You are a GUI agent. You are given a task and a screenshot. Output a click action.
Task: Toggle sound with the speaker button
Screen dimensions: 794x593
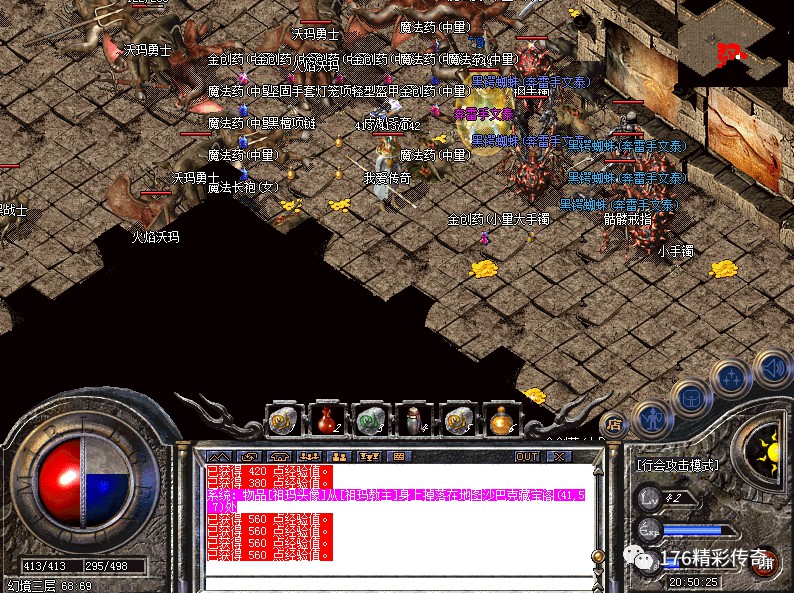point(771,370)
